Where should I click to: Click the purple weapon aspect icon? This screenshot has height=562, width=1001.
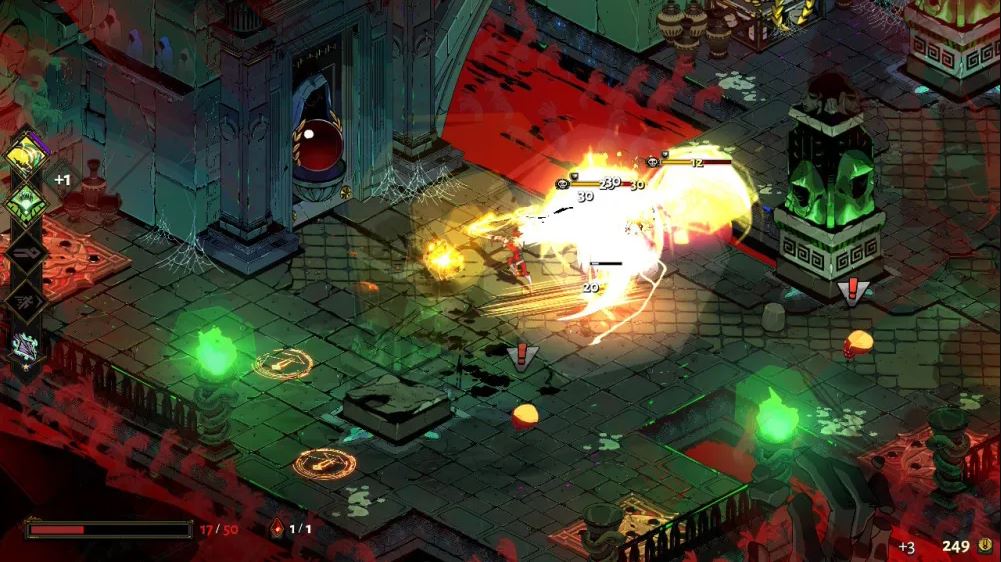[x=24, y=345]
